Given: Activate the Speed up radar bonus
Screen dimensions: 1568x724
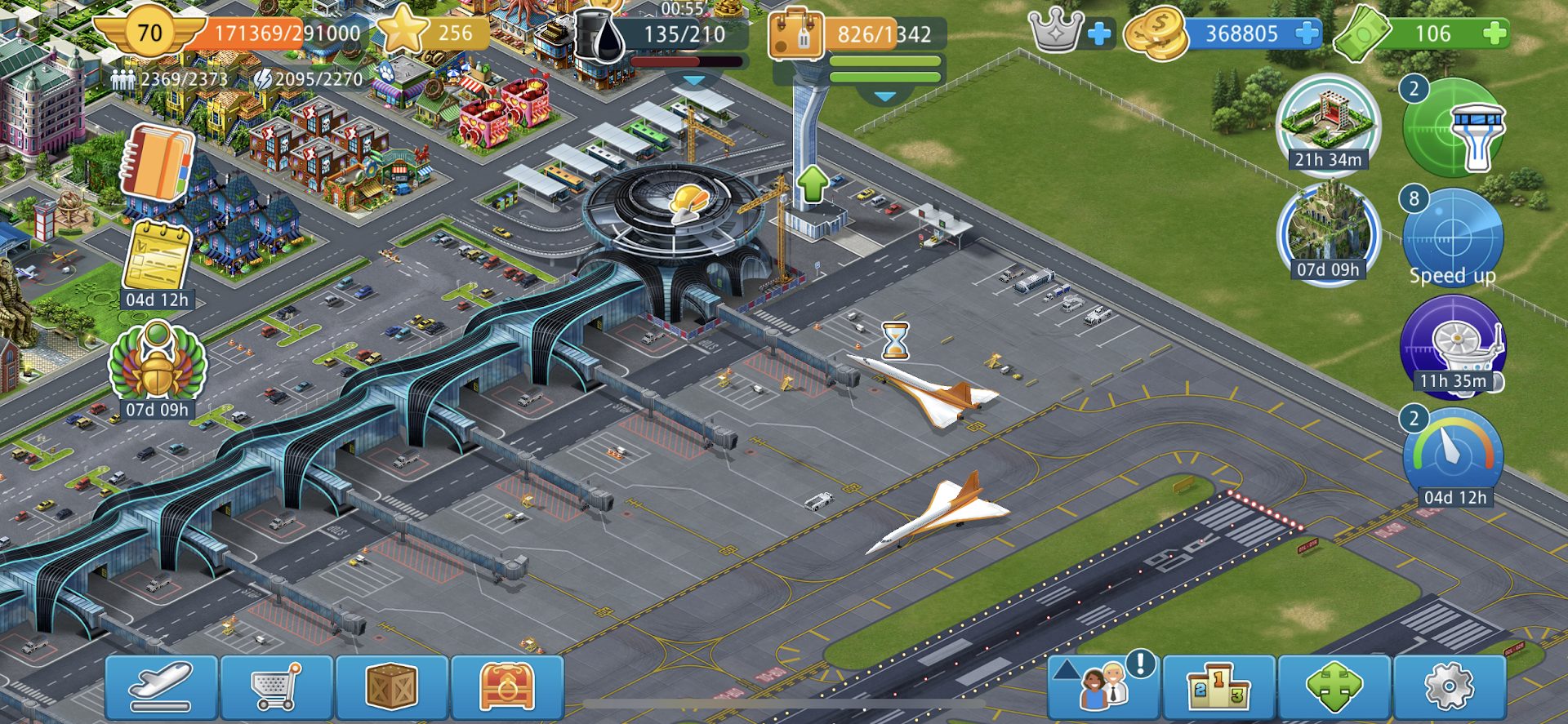Looking at the screenshot, I should click(x=1453, y=238).
